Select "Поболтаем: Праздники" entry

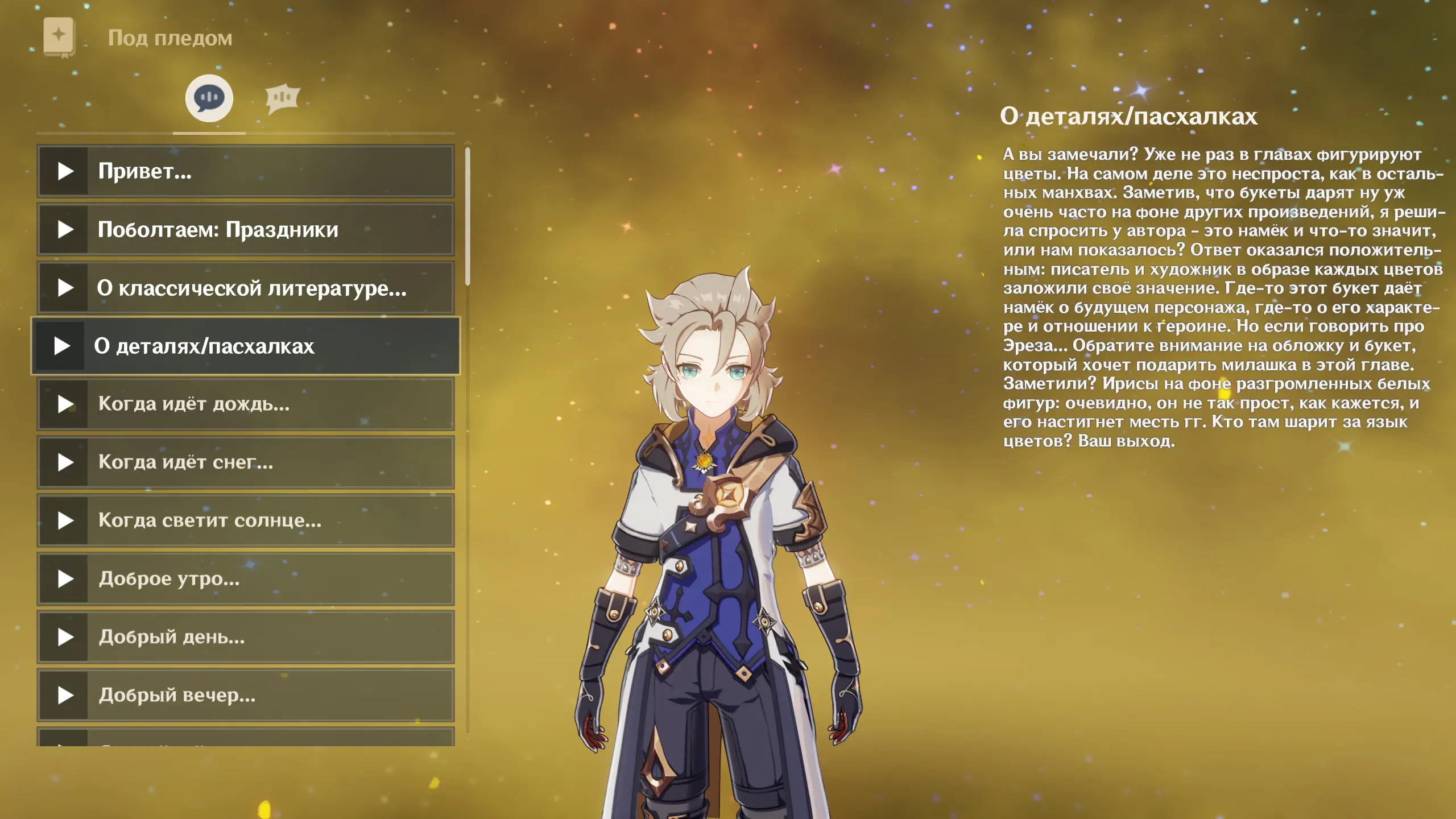point(246,230)
